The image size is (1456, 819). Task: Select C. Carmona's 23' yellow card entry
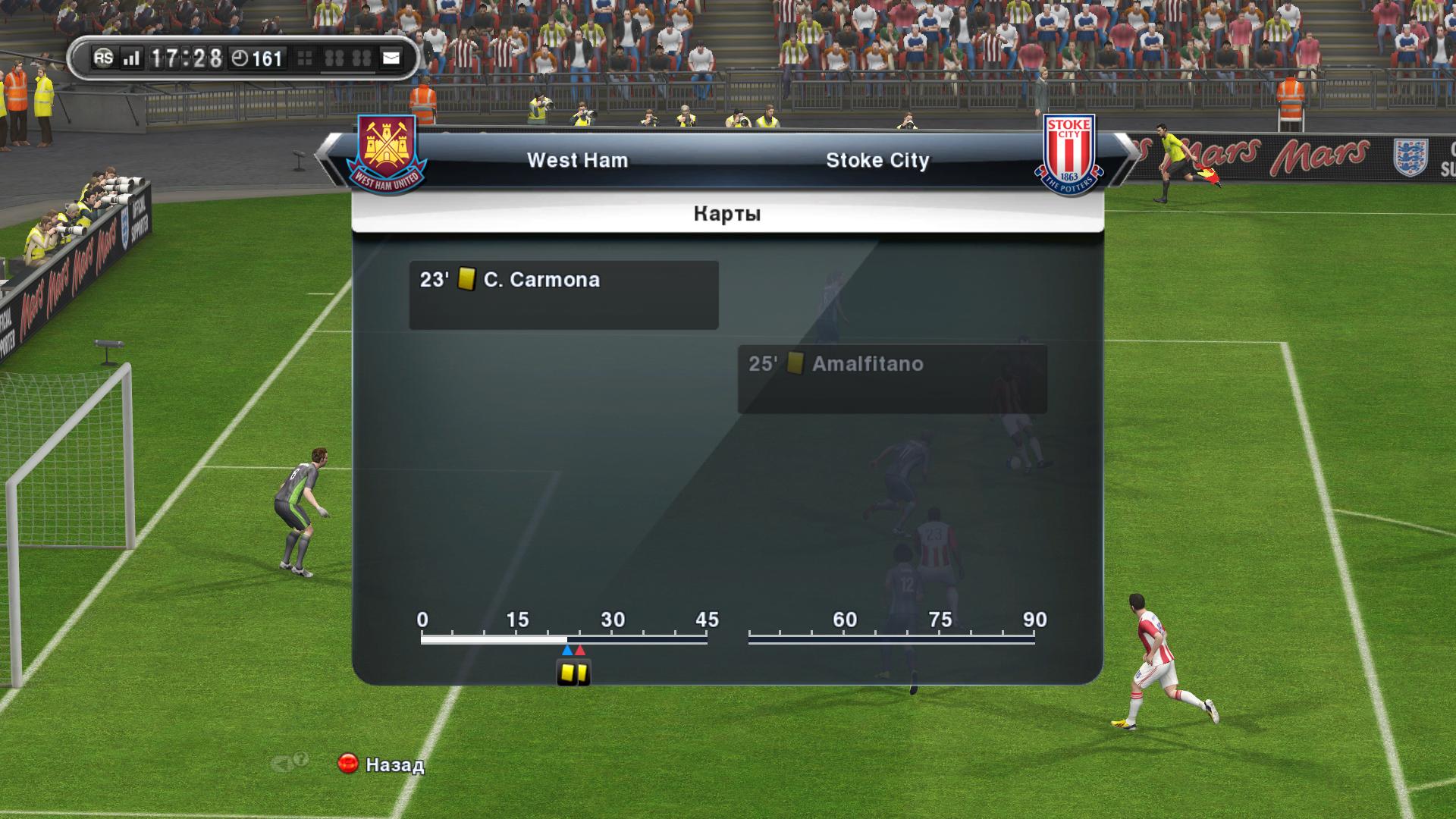(x=563, y=294)
